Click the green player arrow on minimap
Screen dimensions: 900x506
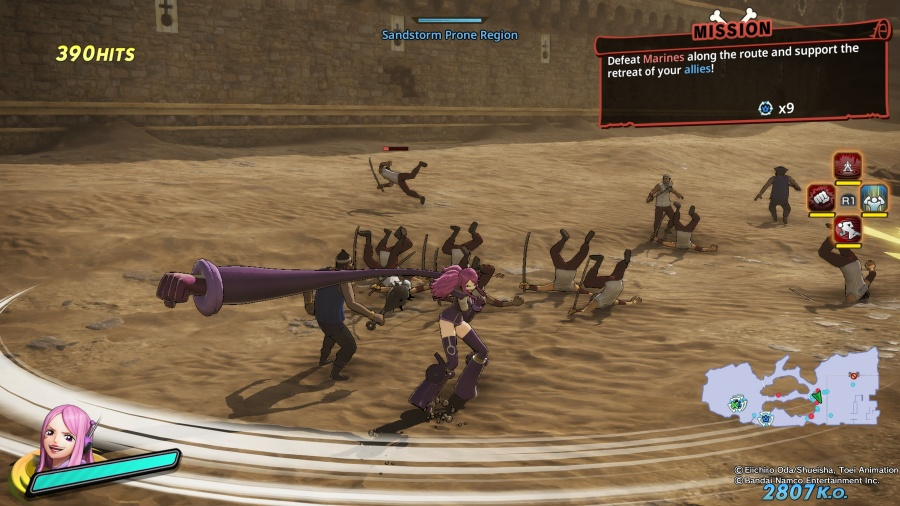tap(815, 397)
